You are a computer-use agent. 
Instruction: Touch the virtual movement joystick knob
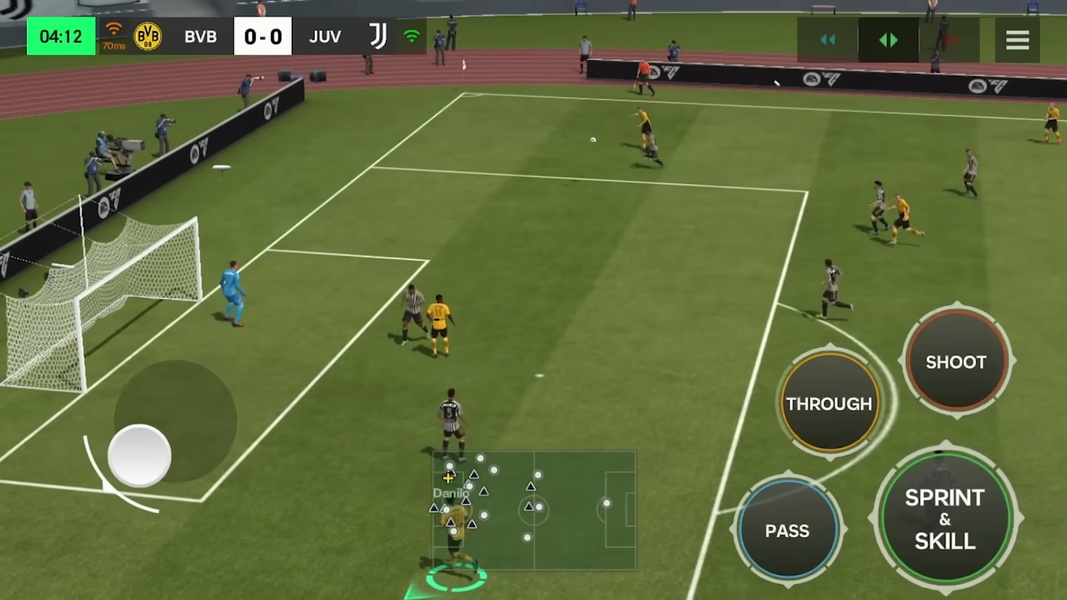click(x=139, y=456)
